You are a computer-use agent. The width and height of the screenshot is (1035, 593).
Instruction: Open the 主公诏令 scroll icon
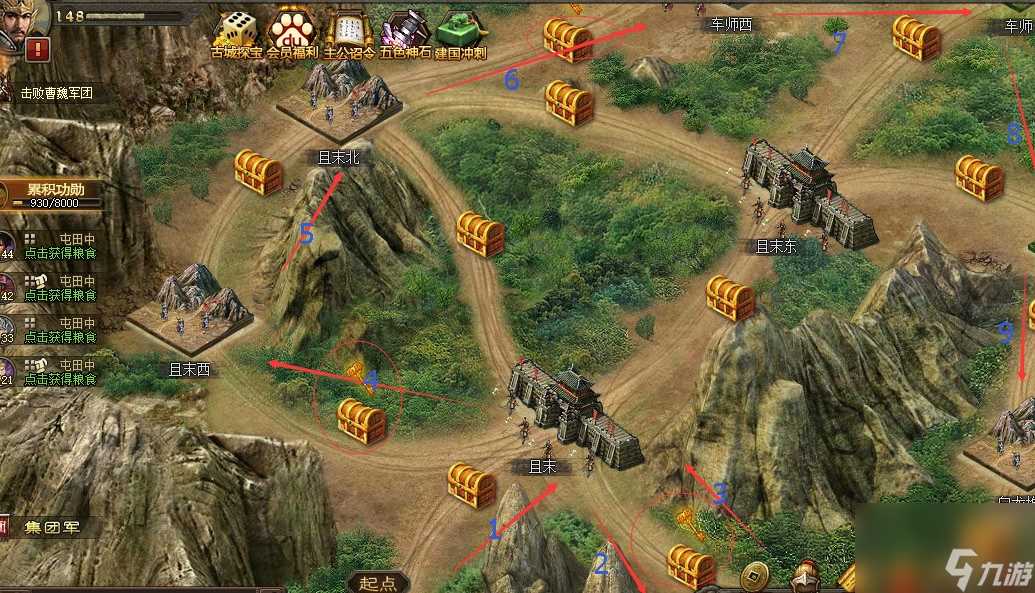pos(348,32)
